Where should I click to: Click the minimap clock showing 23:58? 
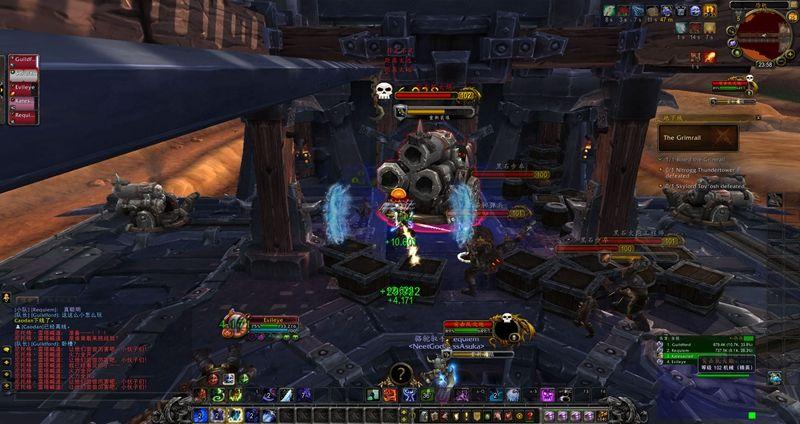pos(766,63)
